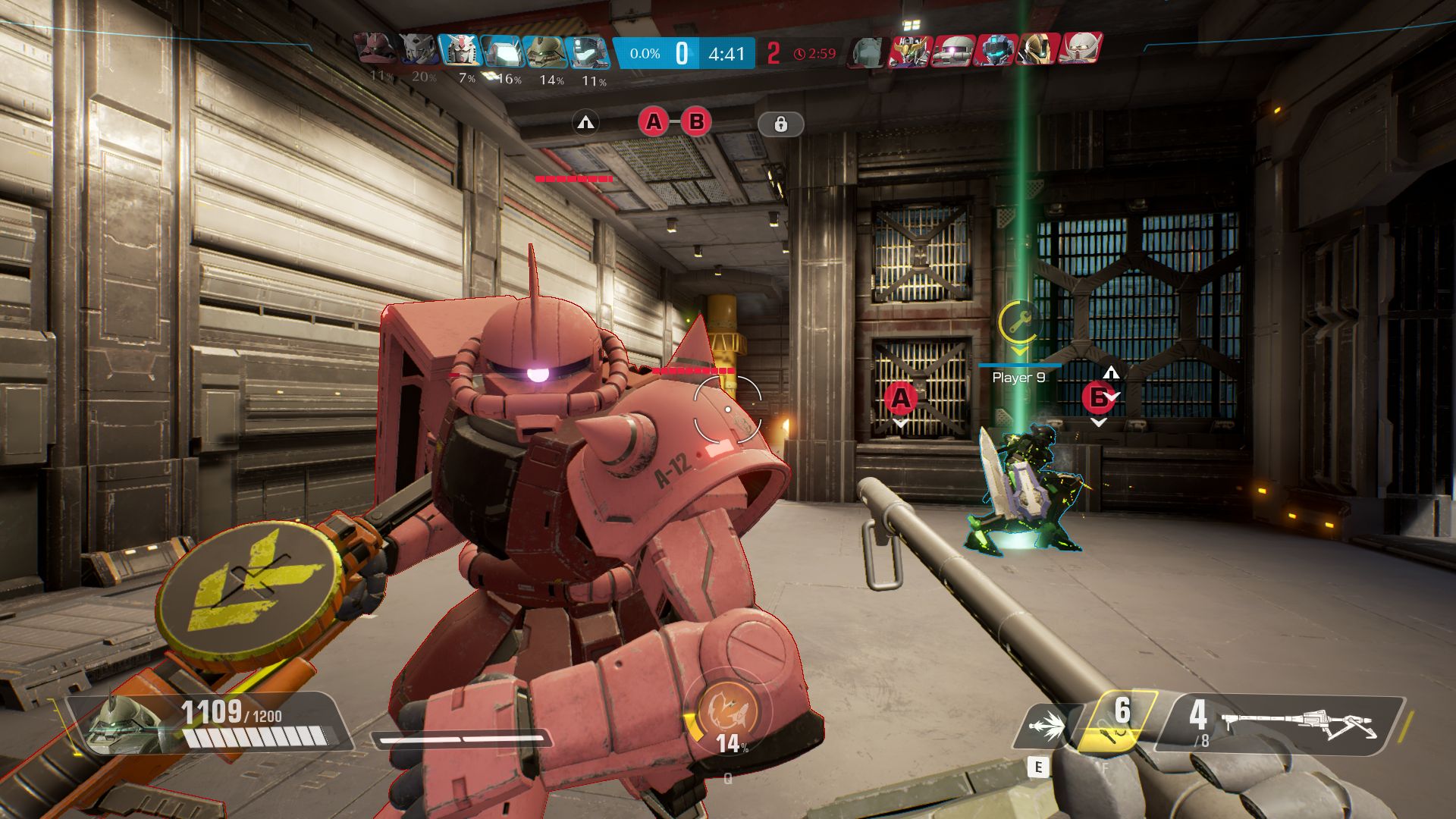Select the A objective joined to B by a line
The image size is (1456, 819).
pos(653,121)
